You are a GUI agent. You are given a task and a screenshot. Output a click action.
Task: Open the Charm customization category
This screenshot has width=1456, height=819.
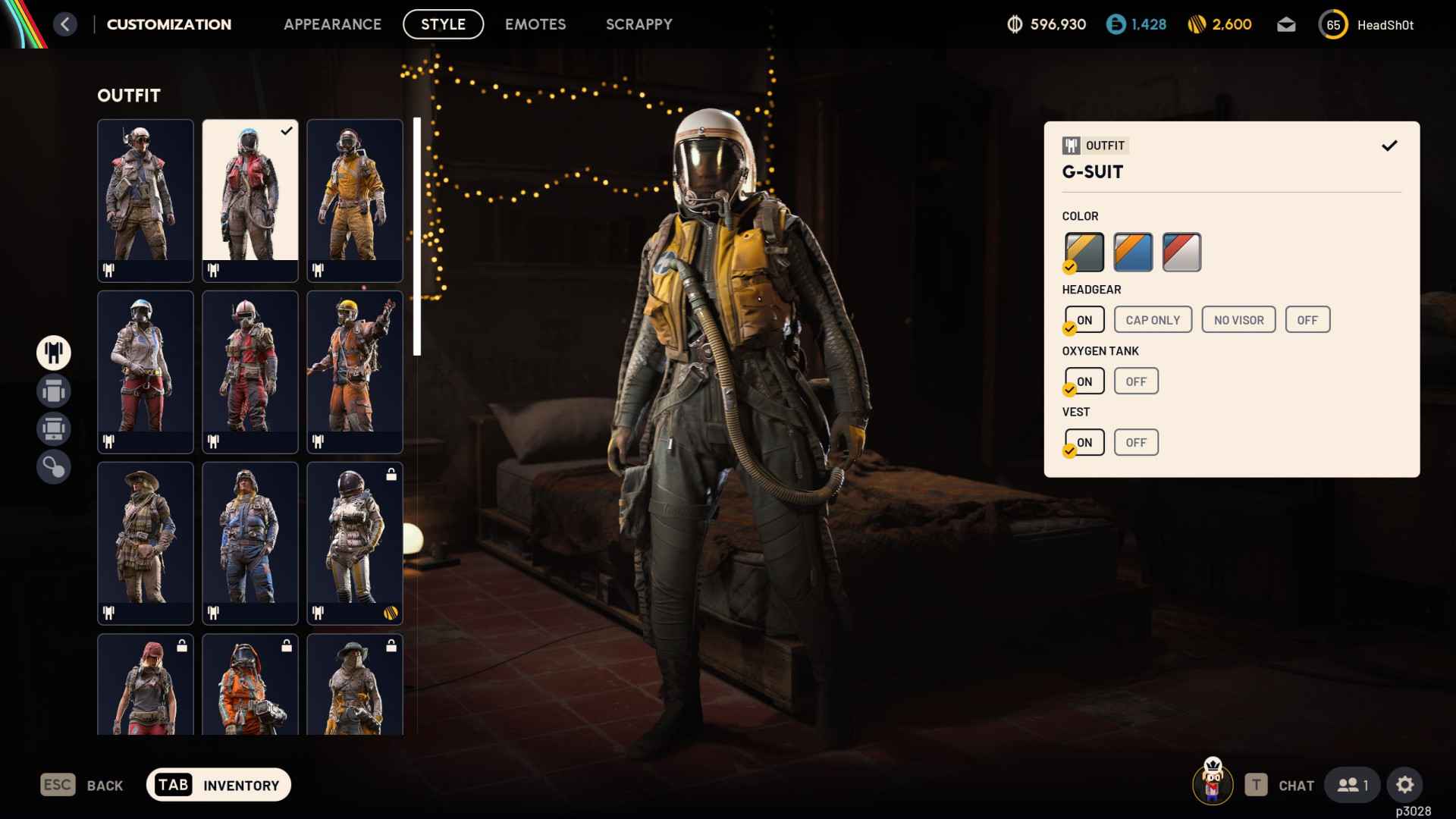click(x=54, y=466)
